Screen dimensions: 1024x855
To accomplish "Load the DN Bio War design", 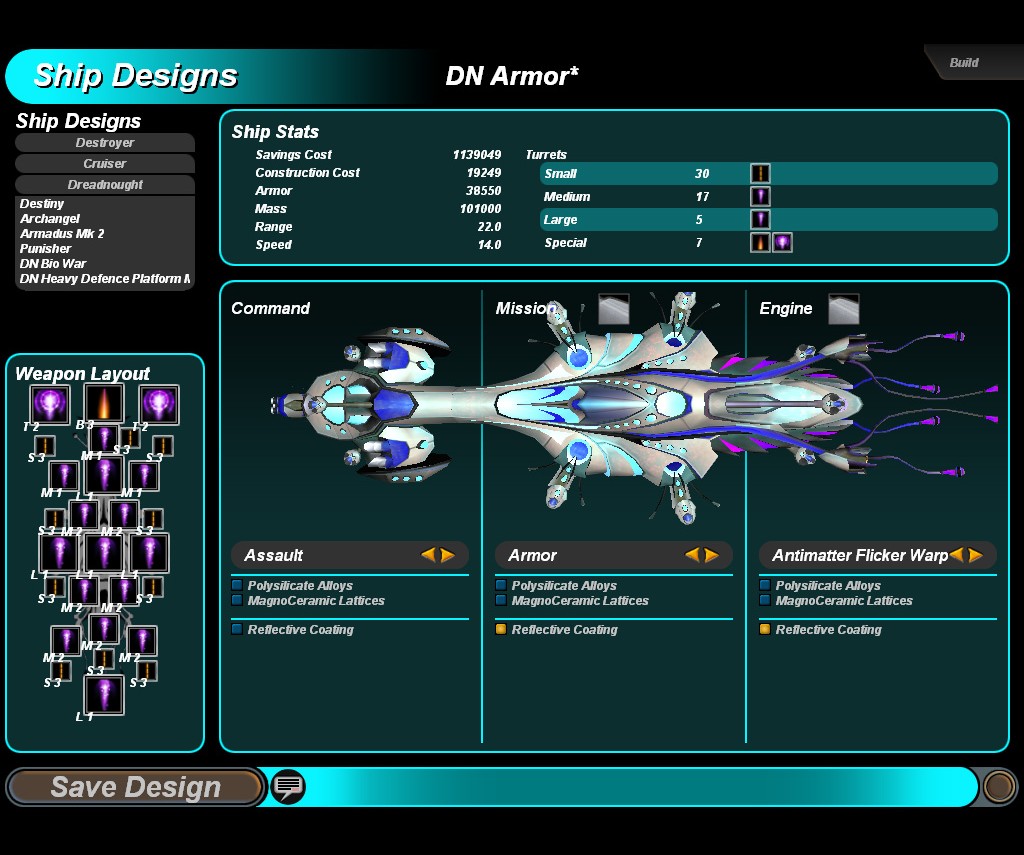I will click(x=53, y=264).
